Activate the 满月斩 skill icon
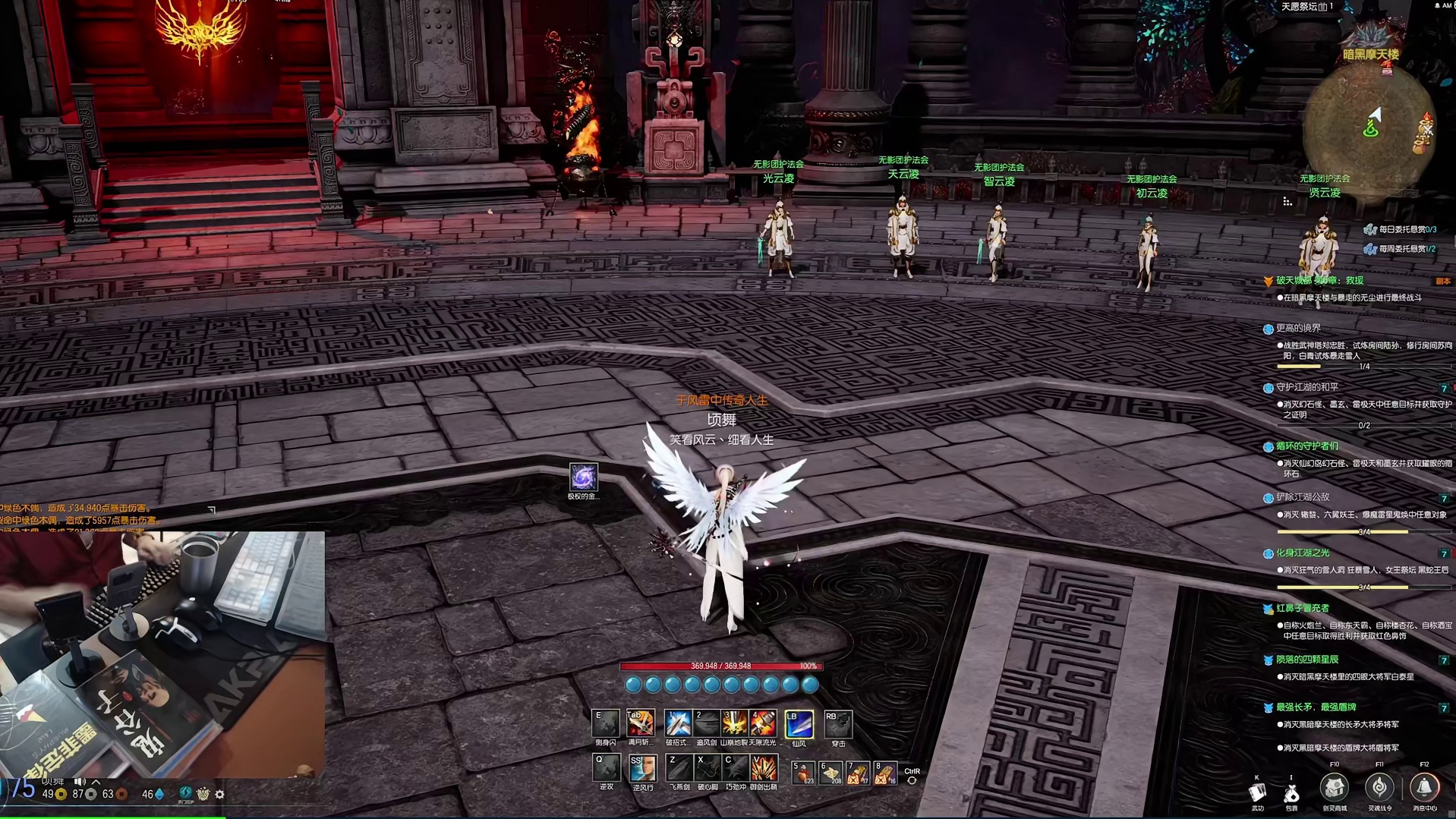 [x=640, y=723]
